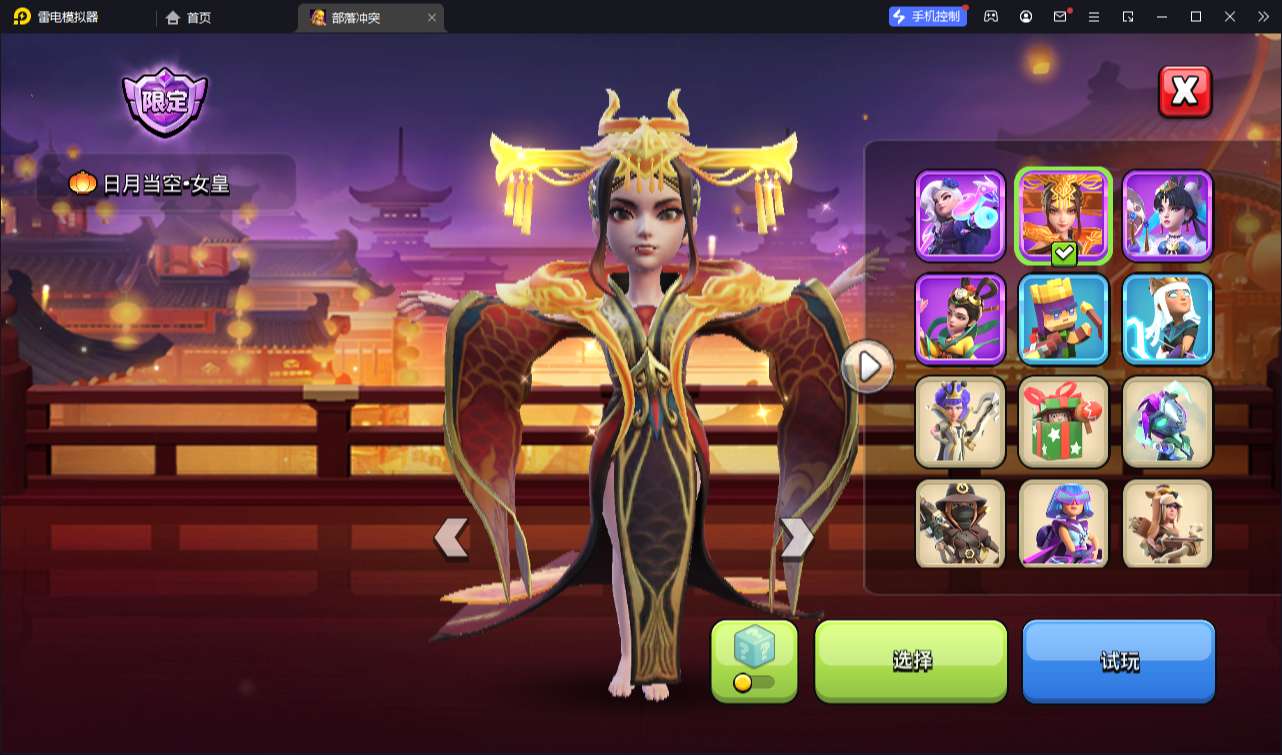1282x755 pixels.
Task: Open the account profile icon in title bar
Action: tap(1026, 17)
